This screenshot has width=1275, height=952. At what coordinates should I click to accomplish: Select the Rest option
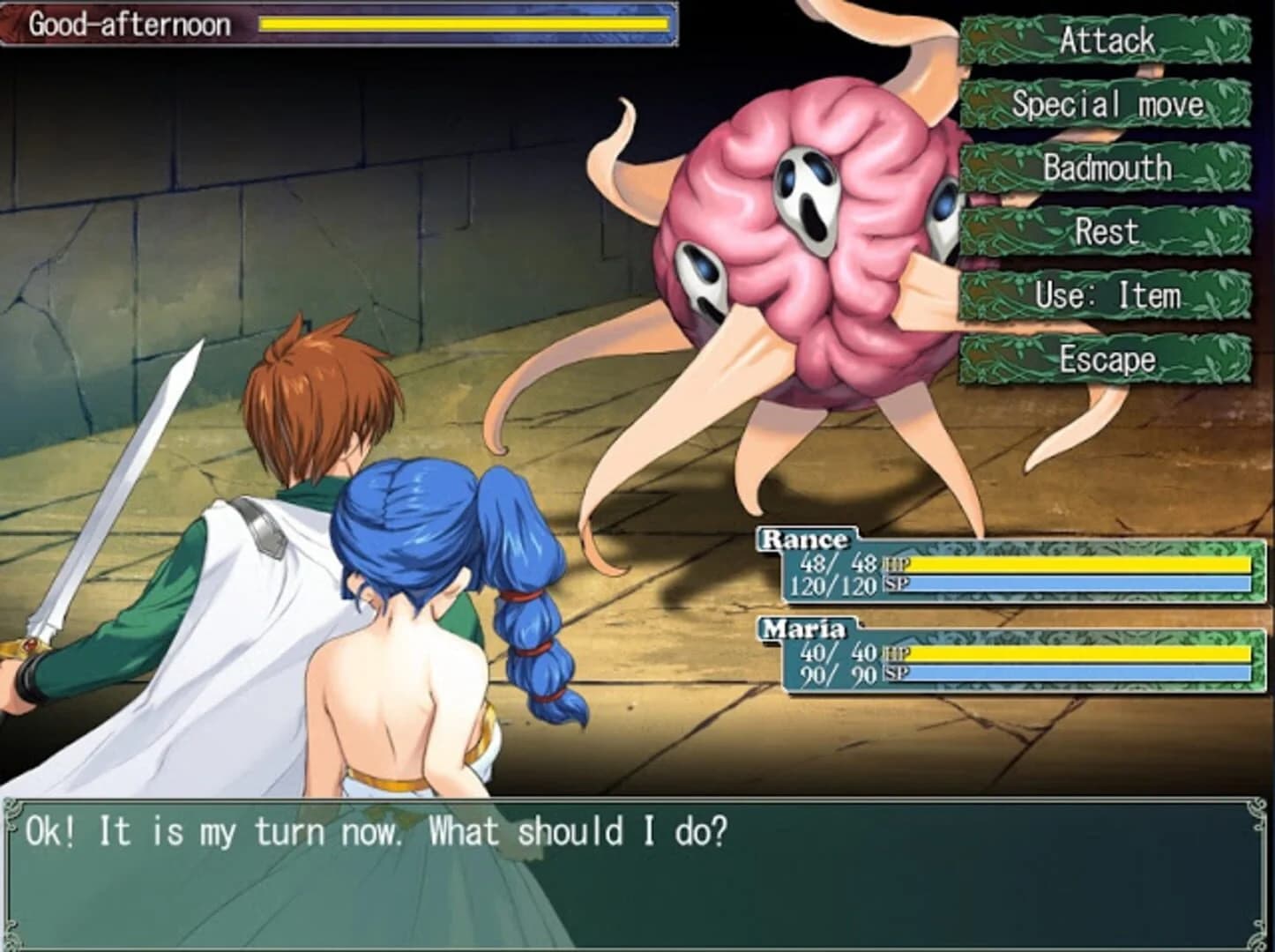(1107, 232)
